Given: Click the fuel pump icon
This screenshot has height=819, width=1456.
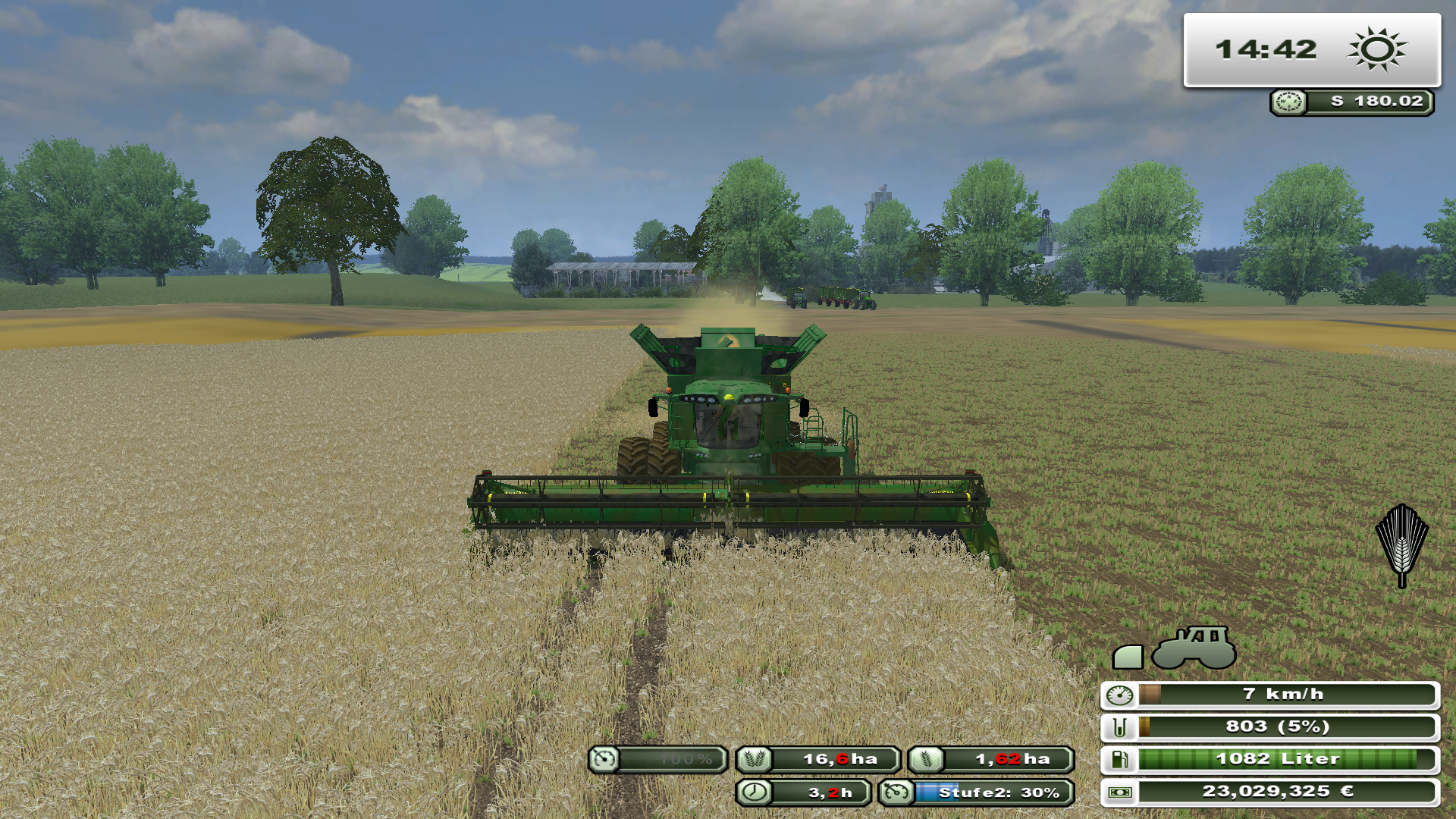Looking at the screenshot, I should (x=1119, y=759).
